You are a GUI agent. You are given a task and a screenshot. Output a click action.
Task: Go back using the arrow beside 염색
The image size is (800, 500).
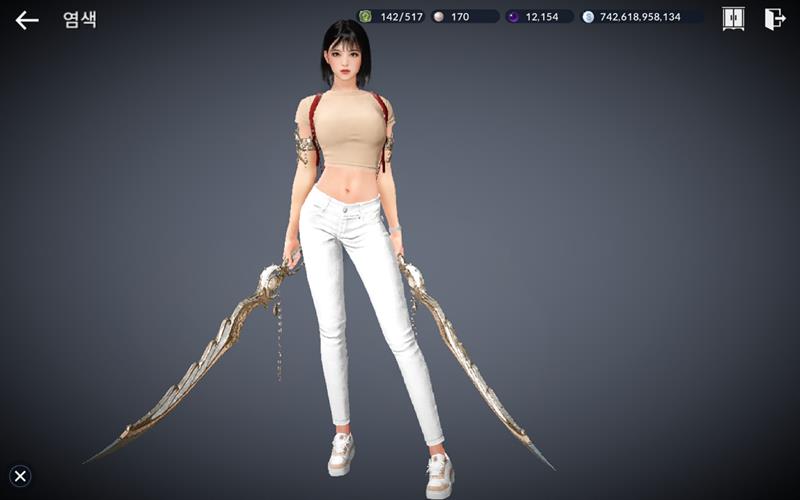[x=27, y=20]
